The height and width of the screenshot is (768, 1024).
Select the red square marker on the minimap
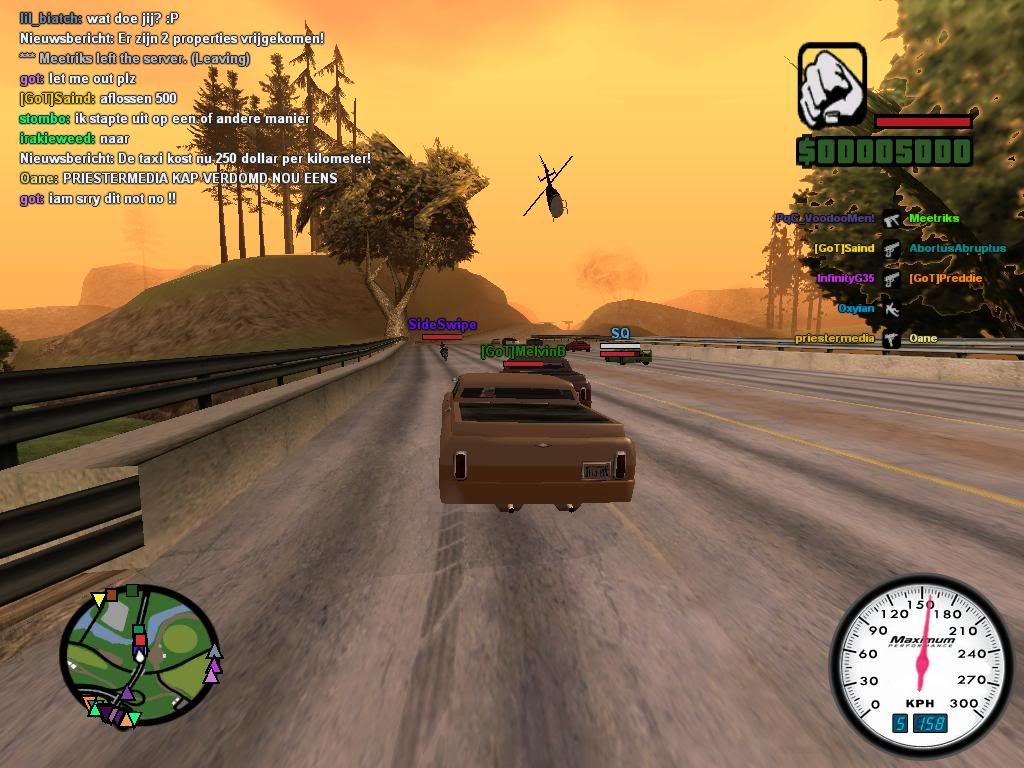point(140,639)
